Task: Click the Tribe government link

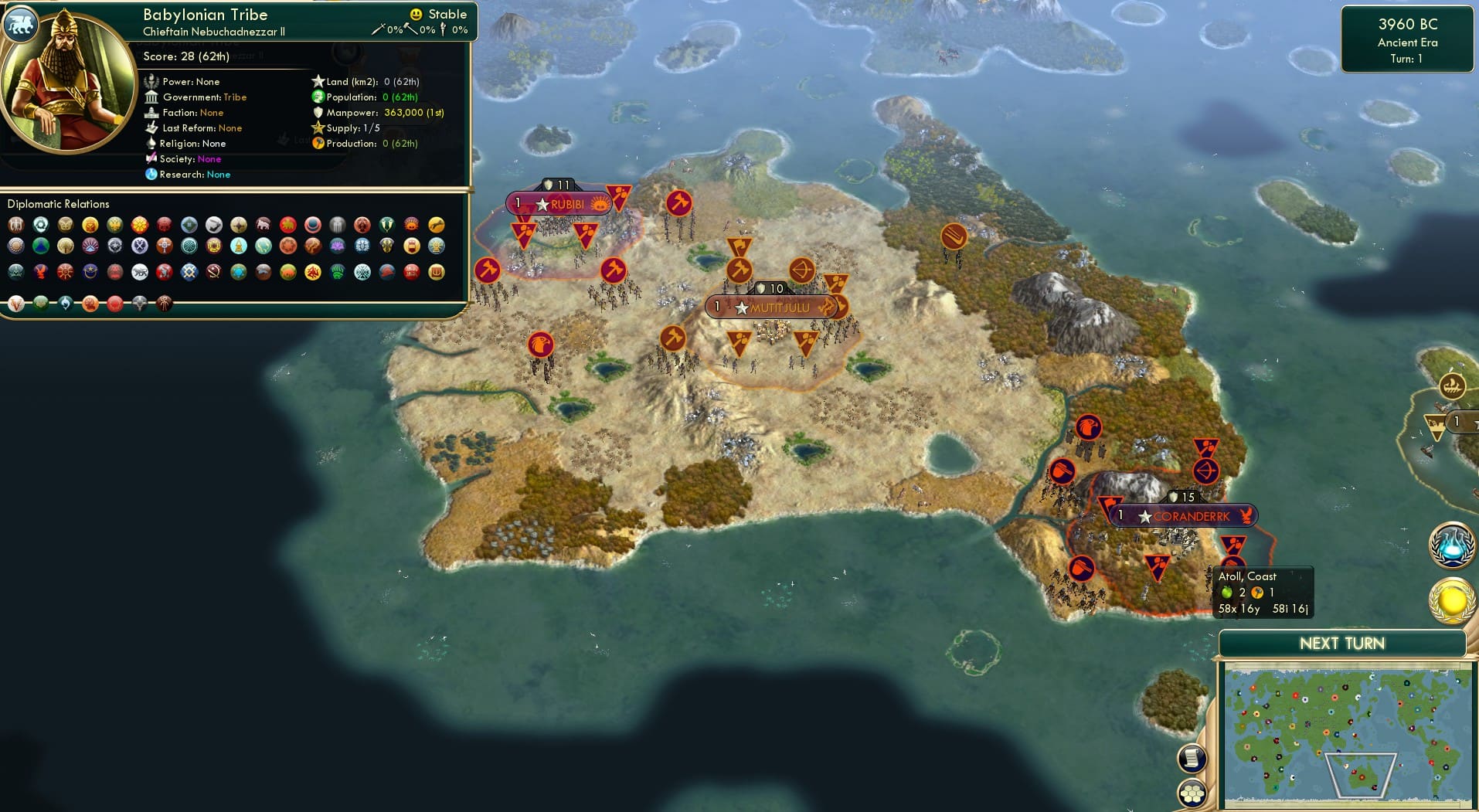Action: click(x=236, y=97)
